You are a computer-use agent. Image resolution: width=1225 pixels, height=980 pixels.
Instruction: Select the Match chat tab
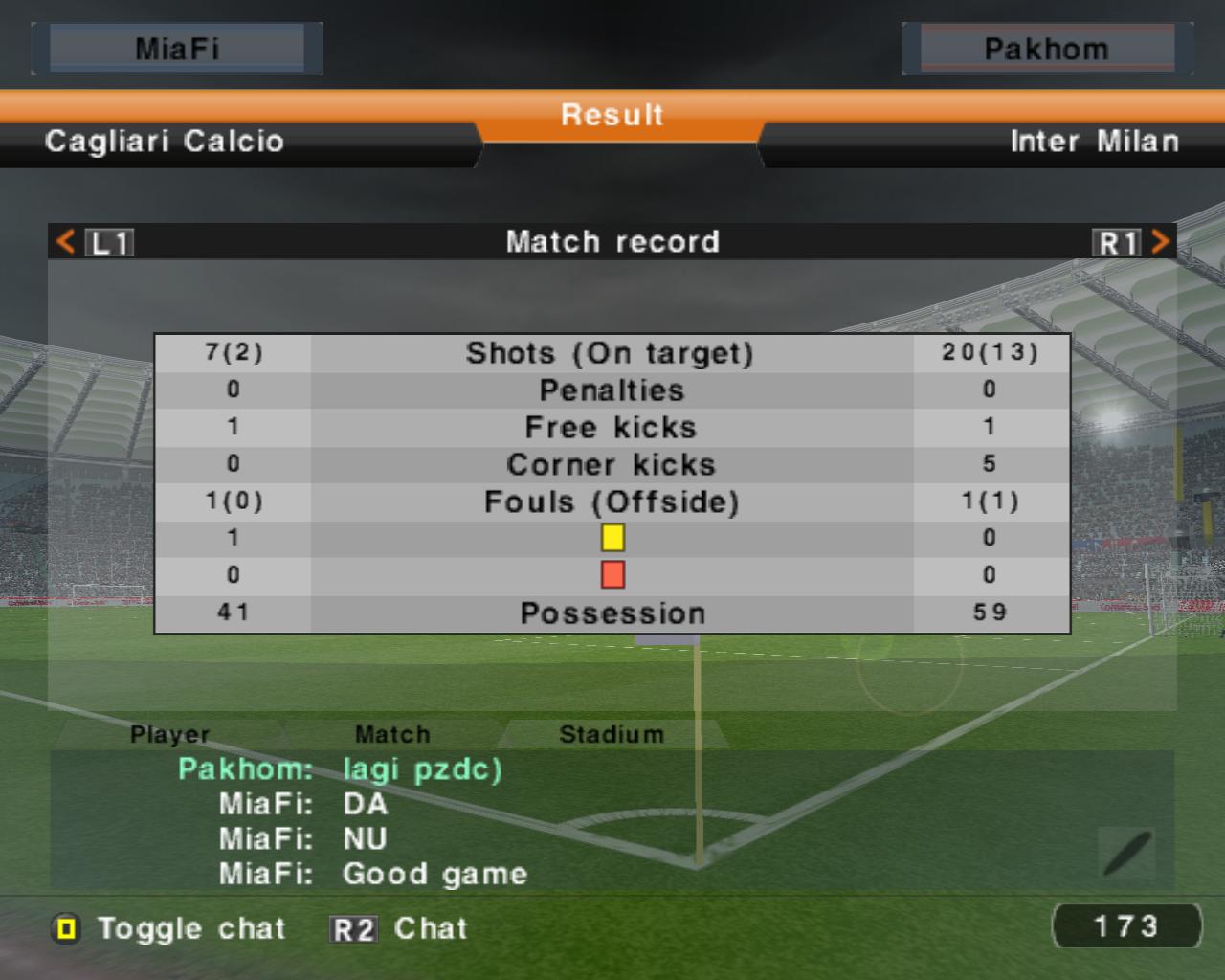point(392,734)
